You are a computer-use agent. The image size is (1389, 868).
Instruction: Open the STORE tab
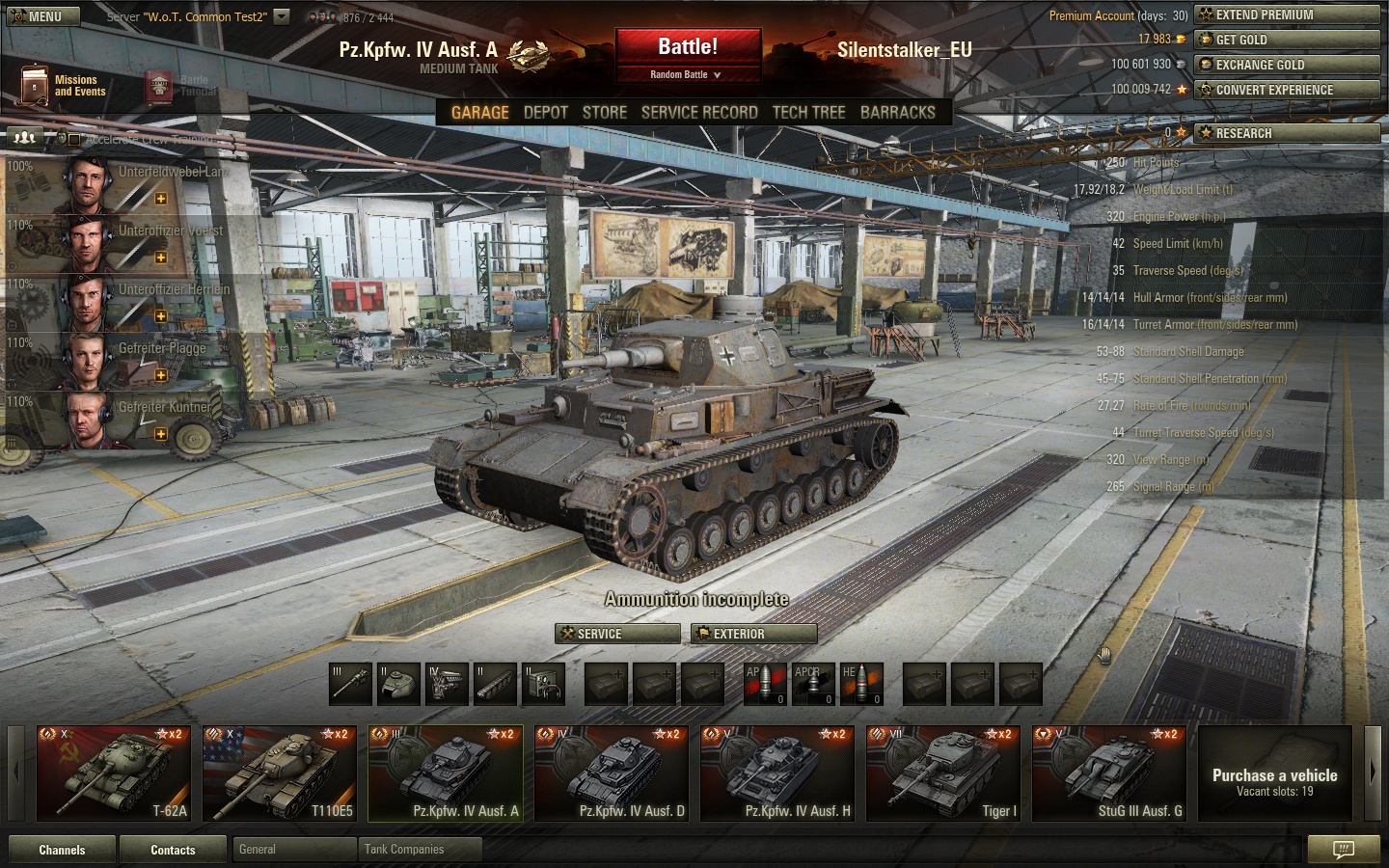pyautogui.click(x=604, y=113)
